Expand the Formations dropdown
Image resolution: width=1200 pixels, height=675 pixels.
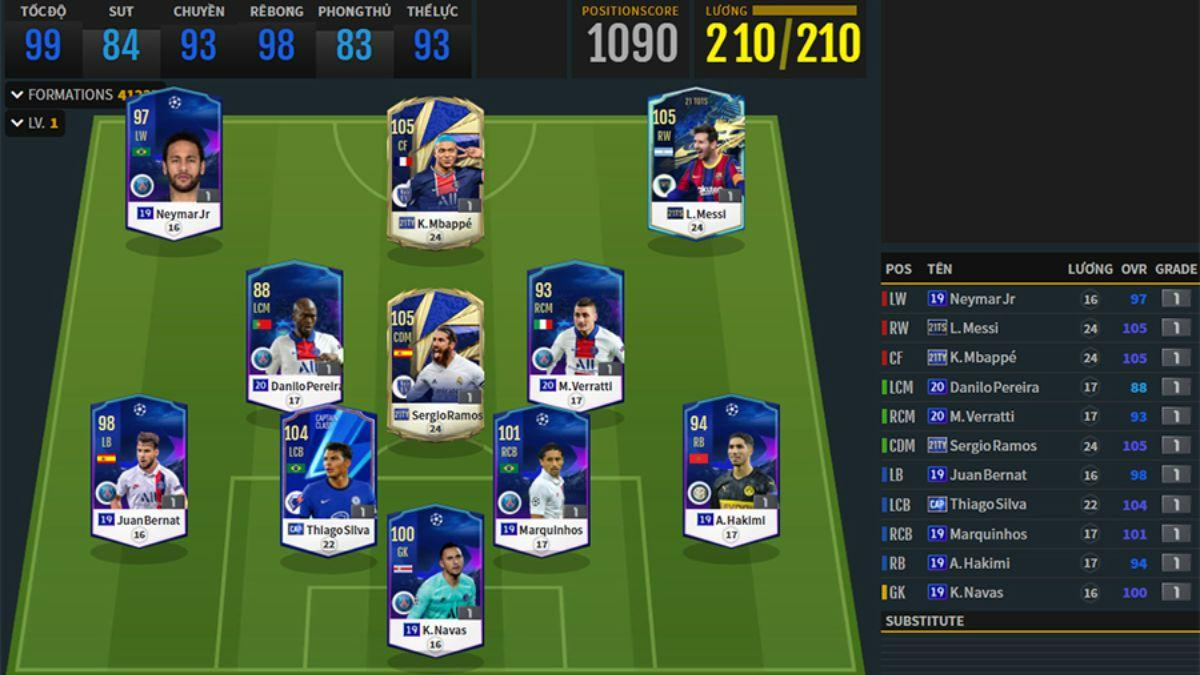[x=70, y=95]
